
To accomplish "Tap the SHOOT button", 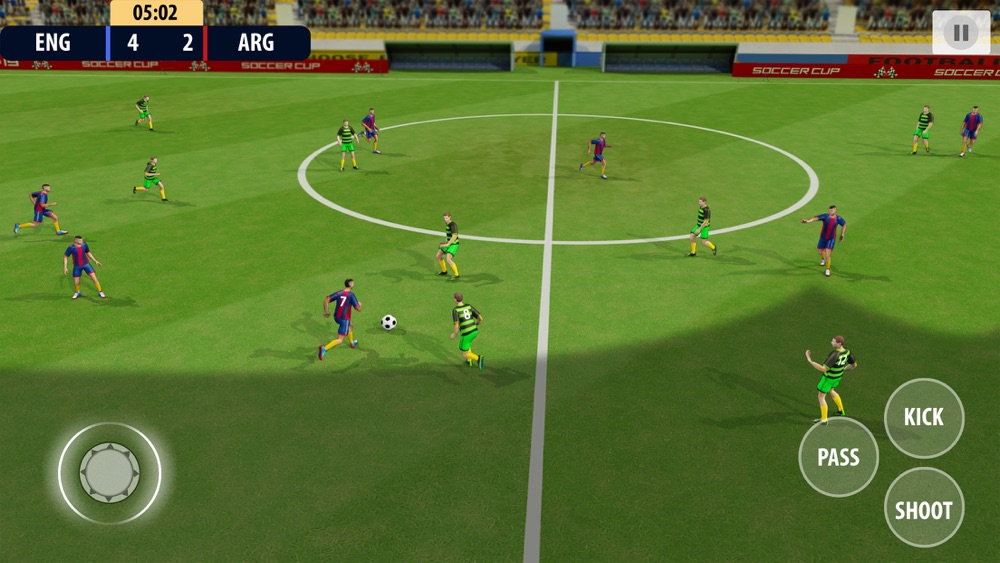I will coord(923,508).
